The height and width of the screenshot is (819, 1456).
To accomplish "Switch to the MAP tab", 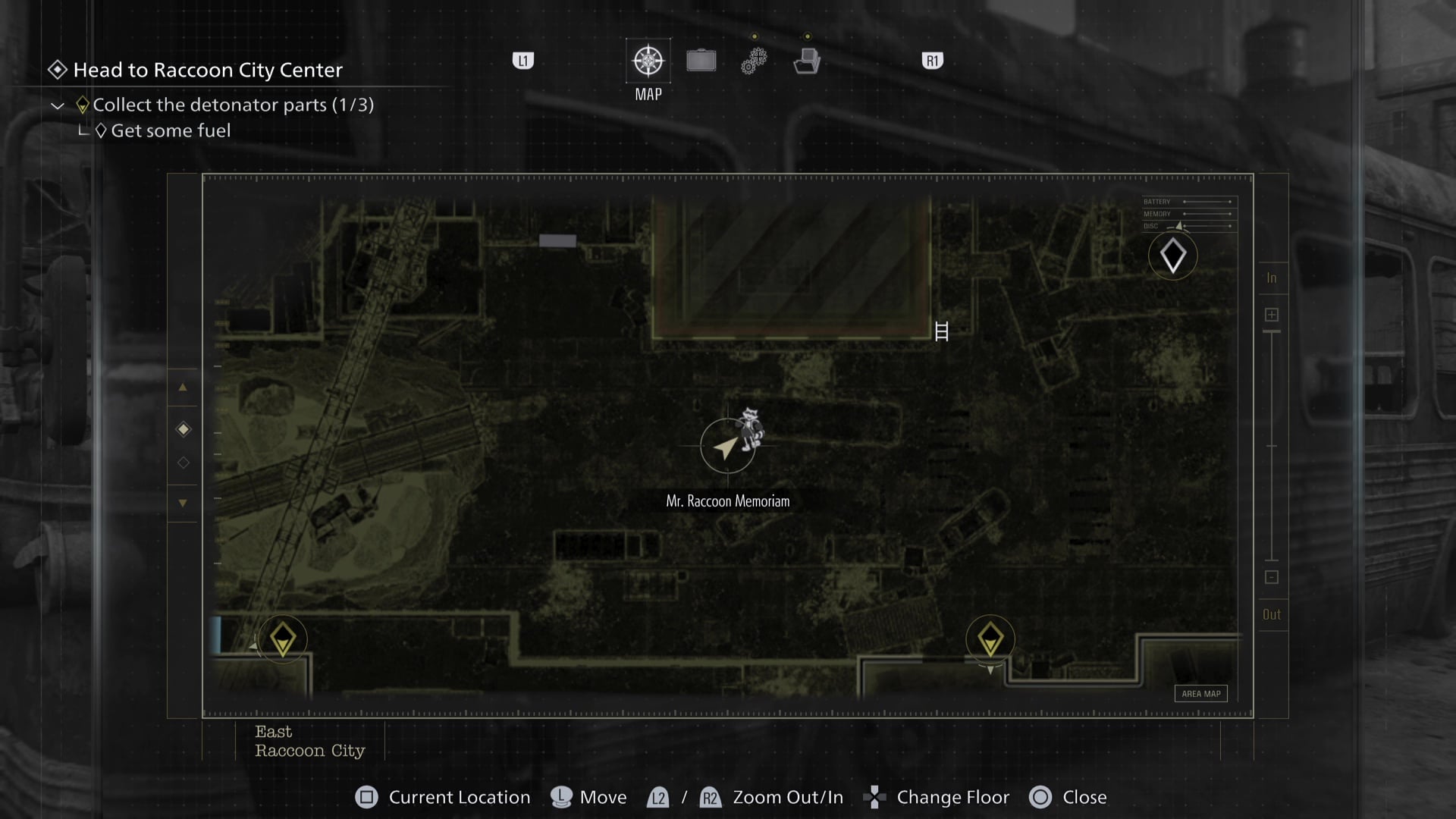I will pos(648,61).
